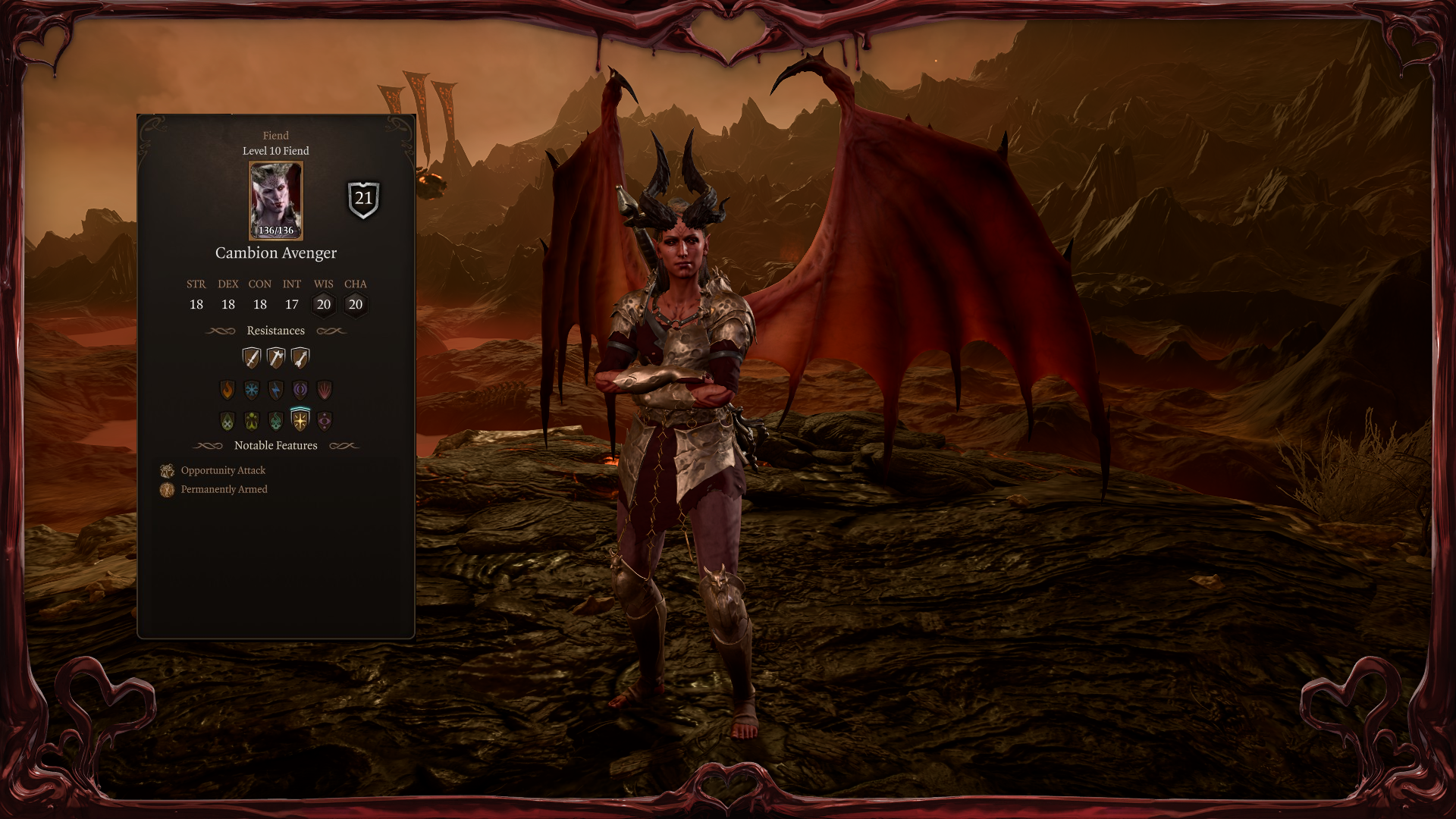Inspect the Wisdom score of 20

(324, 304)
